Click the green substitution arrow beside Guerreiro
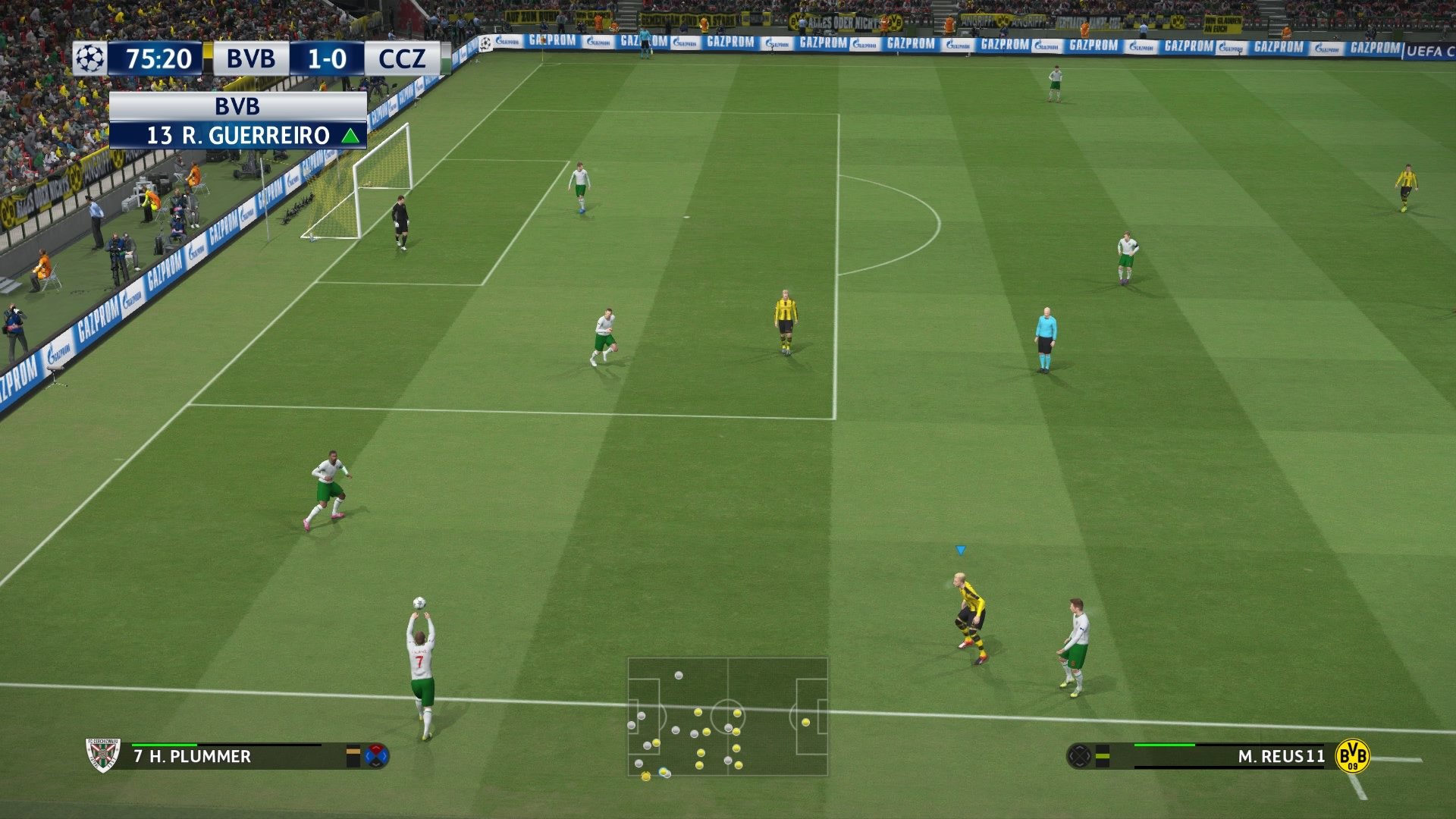The image size is (1456, 819). (350, 136)
